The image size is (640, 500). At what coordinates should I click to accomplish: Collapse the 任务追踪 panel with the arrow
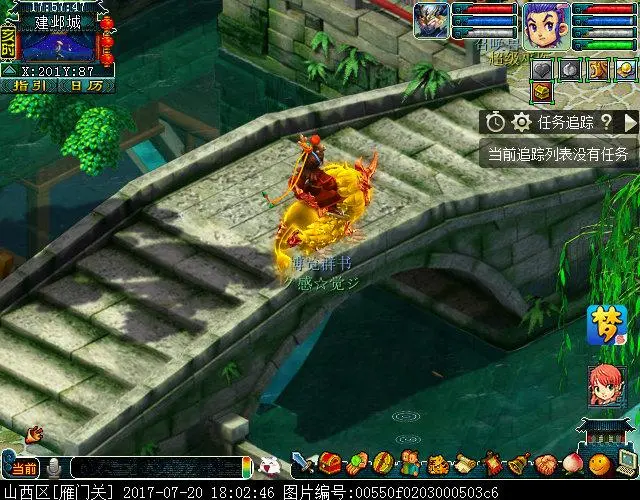click(630, 122)
